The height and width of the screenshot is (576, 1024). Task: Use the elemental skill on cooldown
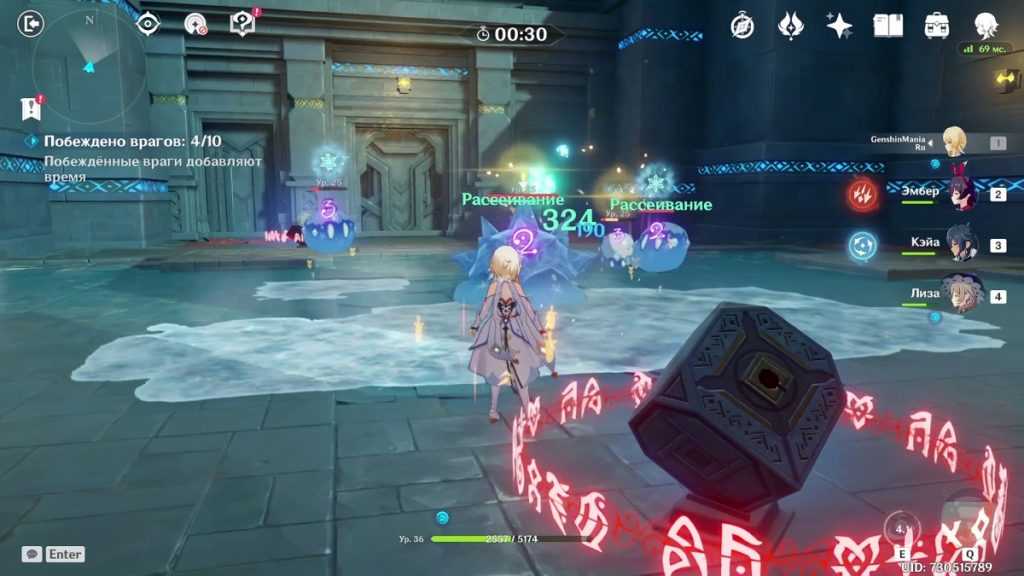(x=903, y=529)
